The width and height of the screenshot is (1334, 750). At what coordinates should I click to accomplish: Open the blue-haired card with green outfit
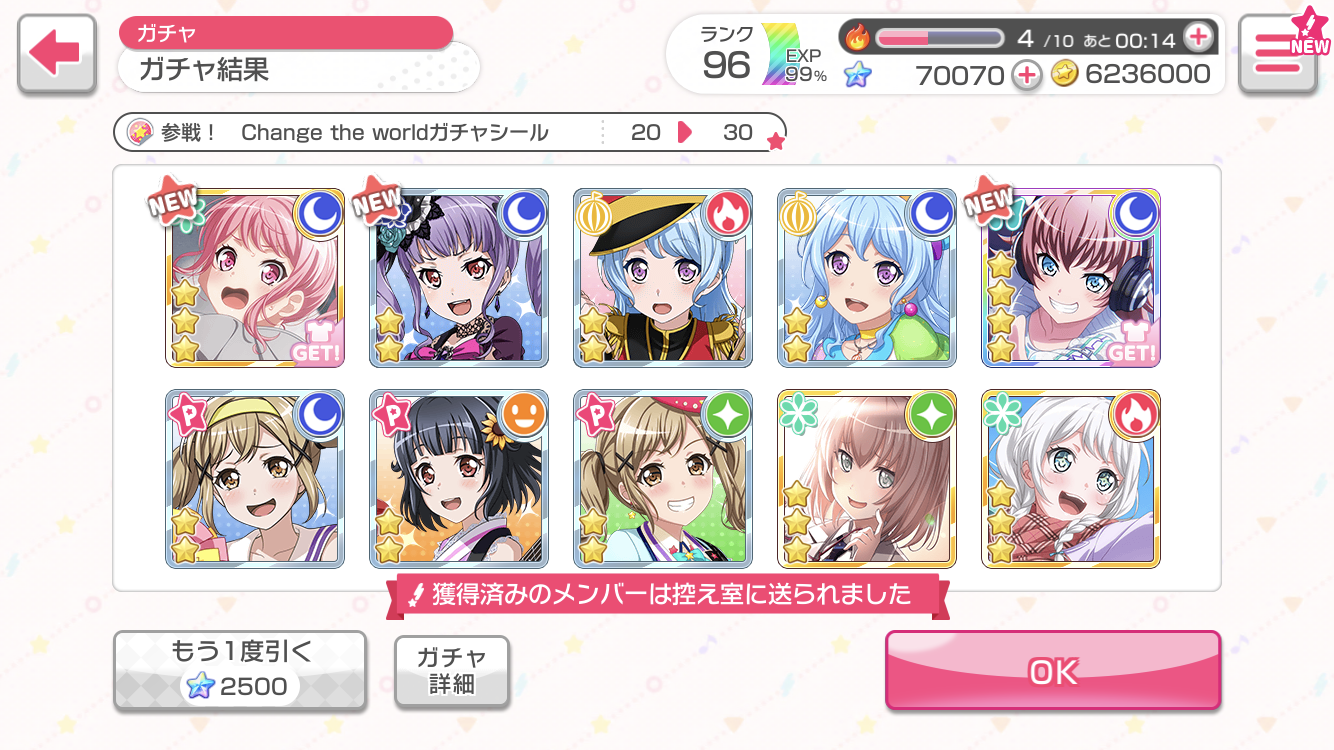coord(867,278)
